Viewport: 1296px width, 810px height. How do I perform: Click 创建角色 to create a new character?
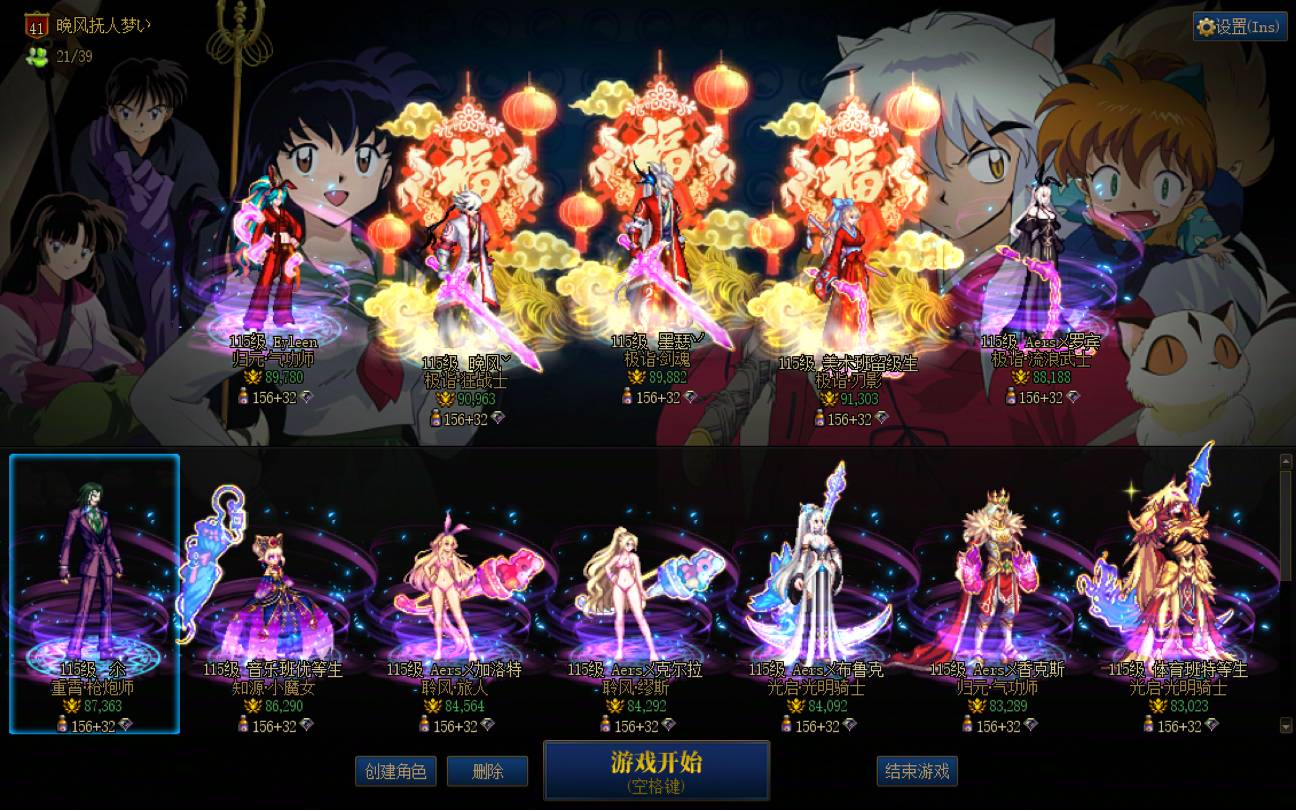(x=396, y=771)
